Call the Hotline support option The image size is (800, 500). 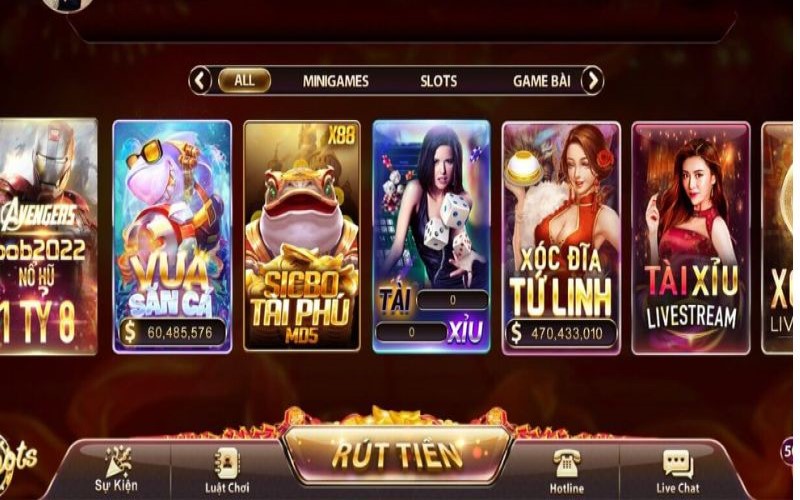tap(566, 470)
